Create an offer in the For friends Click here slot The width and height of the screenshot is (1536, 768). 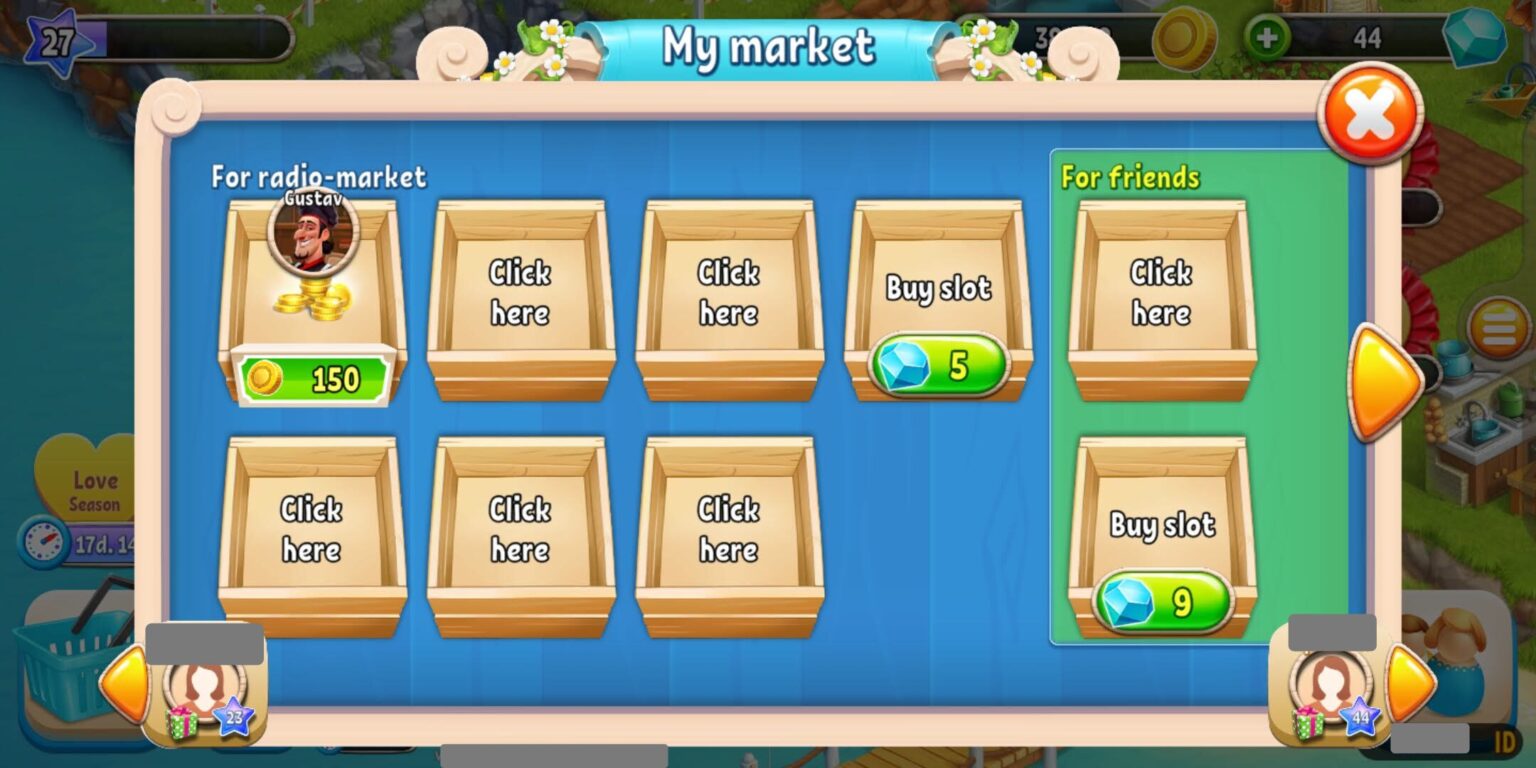[x=1162, y=295]
